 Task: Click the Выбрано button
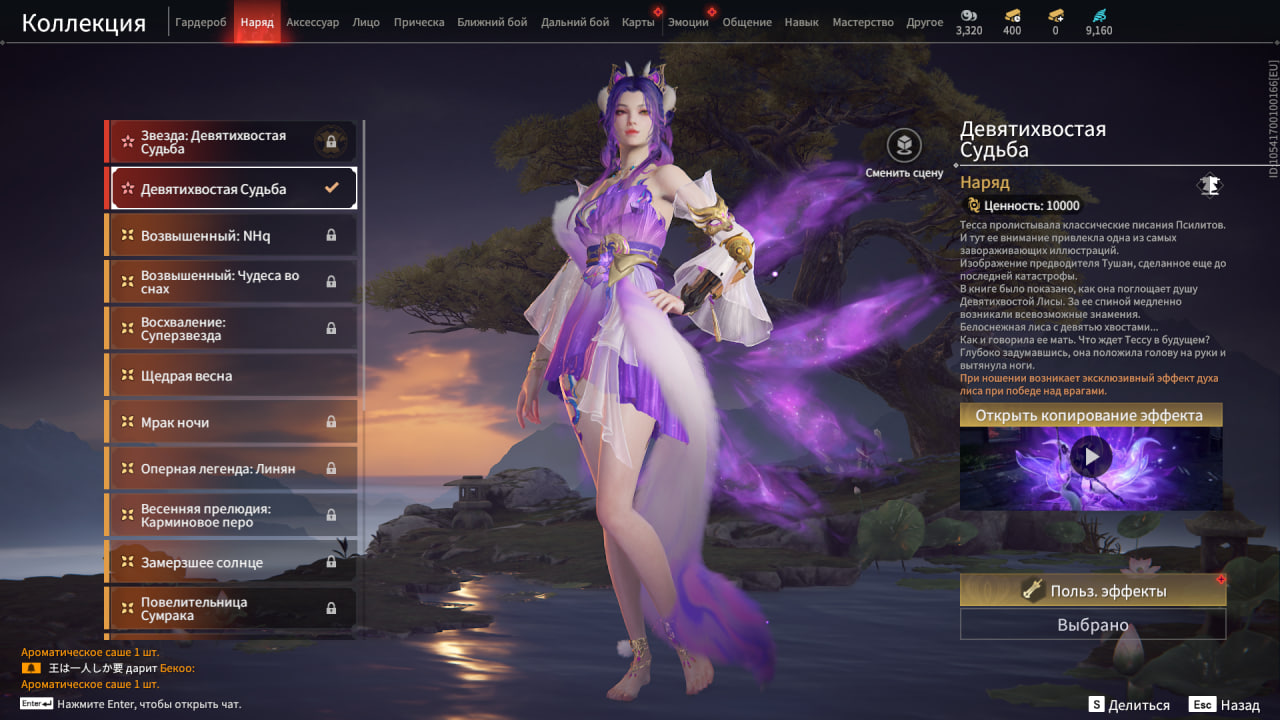click(1092, 625)
